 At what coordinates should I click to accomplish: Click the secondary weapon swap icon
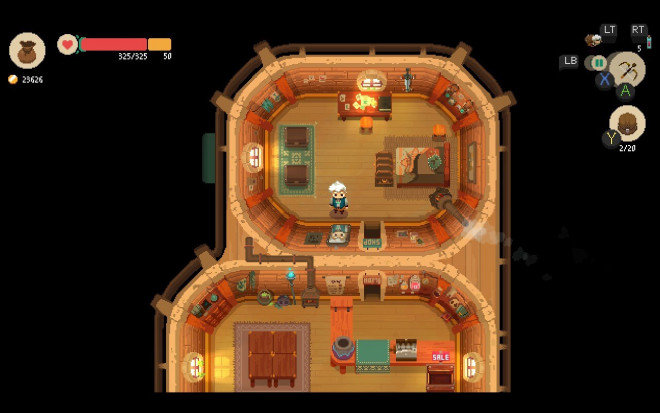point(599,62)
